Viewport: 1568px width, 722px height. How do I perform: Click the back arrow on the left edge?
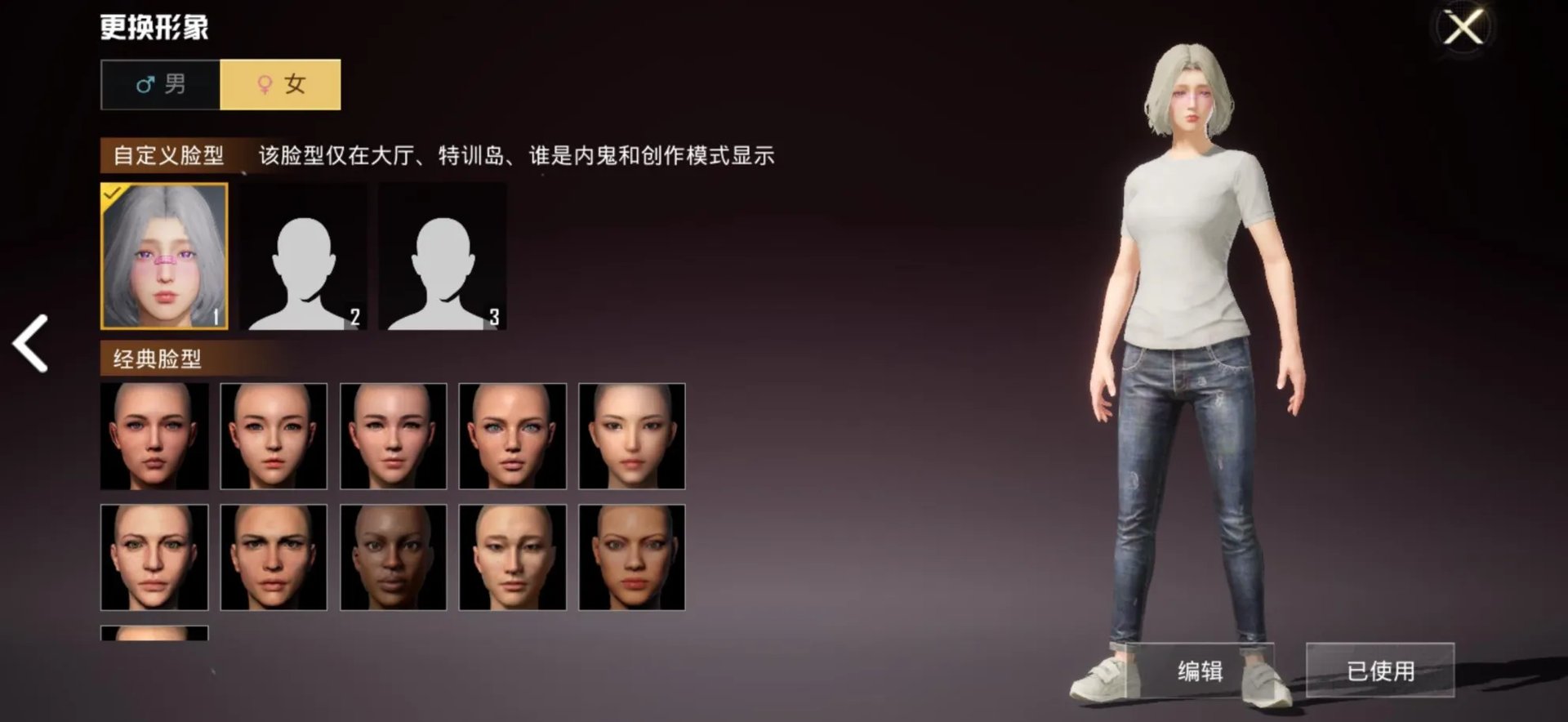click(29, 343)
